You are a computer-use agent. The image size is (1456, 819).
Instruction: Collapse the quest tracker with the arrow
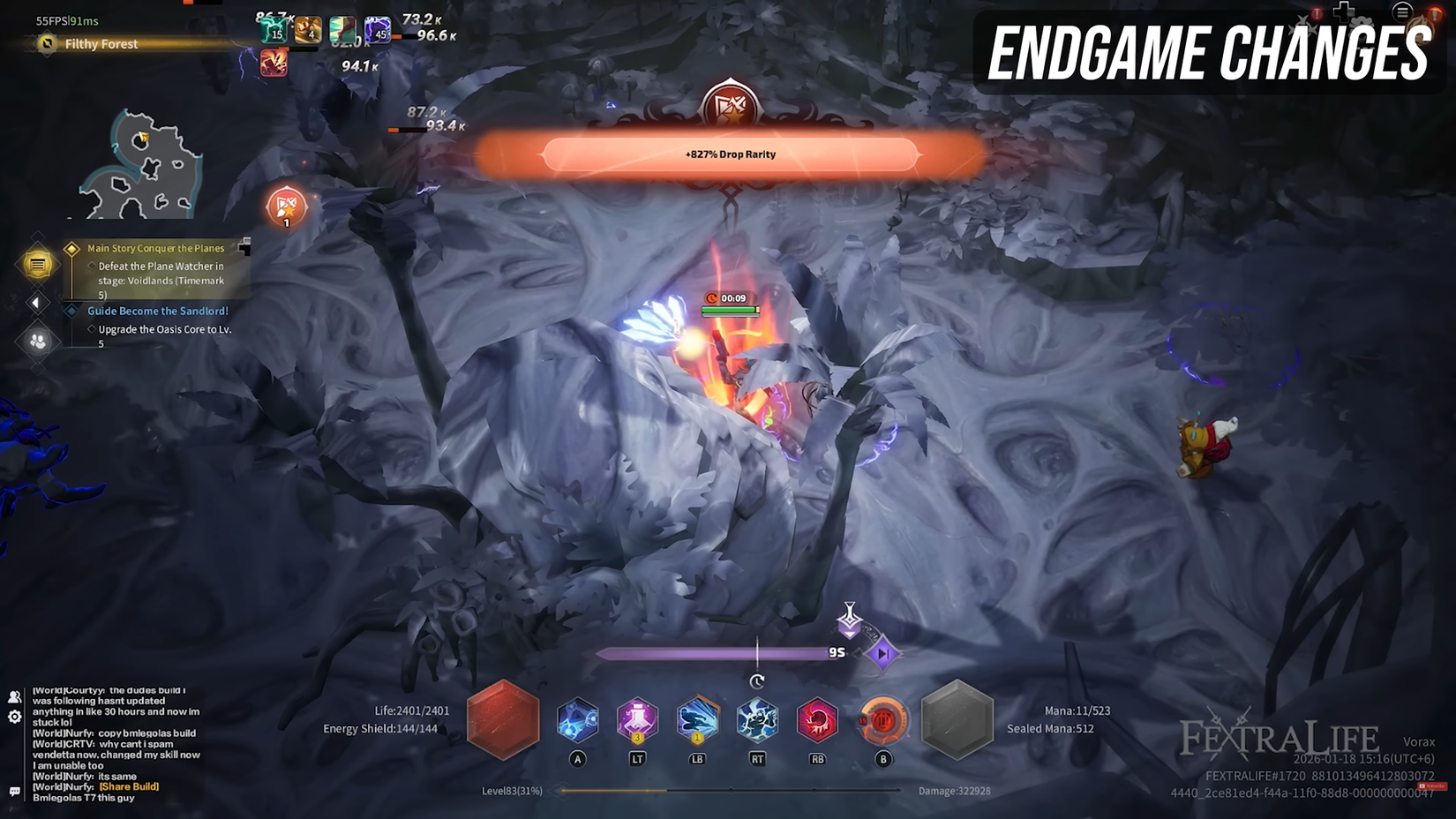click(x=35, y=303)
